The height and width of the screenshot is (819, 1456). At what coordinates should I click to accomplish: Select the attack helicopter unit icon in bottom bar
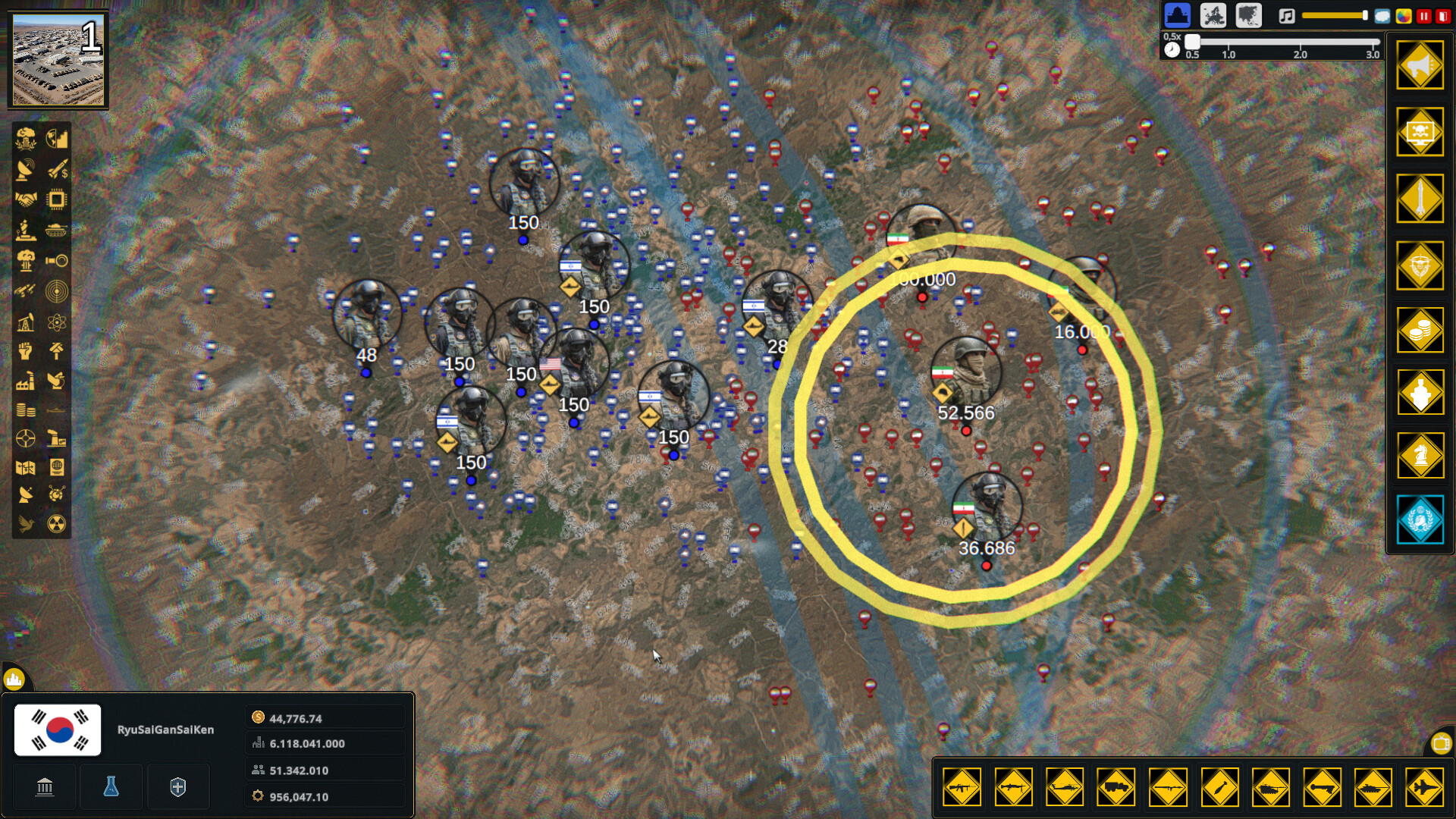click(x=1063, y=787)
